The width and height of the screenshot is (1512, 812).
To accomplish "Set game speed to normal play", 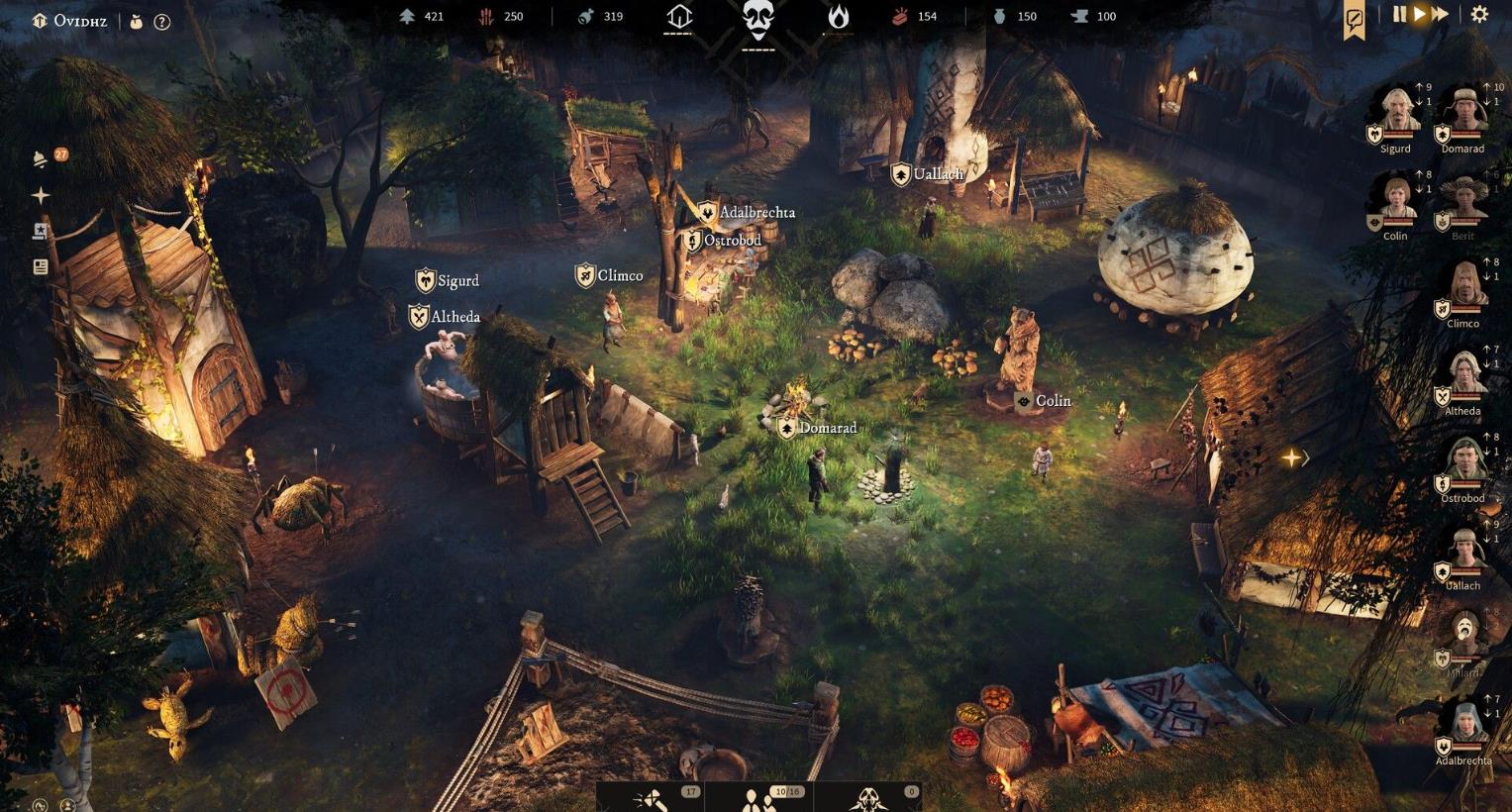I will coord(1419,15).
